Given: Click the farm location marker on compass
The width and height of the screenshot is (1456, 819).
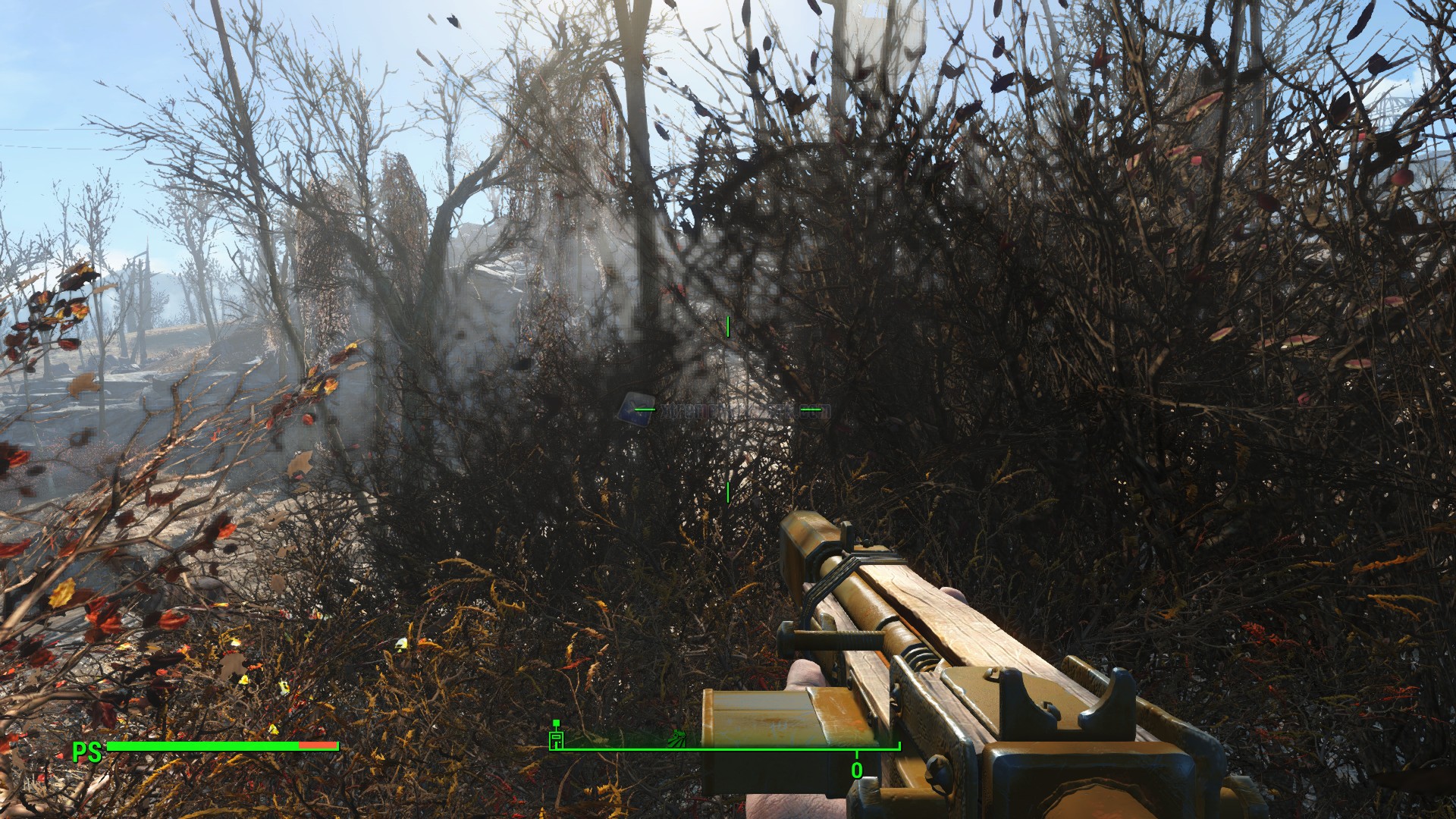Looking at the screenshot, I should pyautogui.click(x=677, y=736).
